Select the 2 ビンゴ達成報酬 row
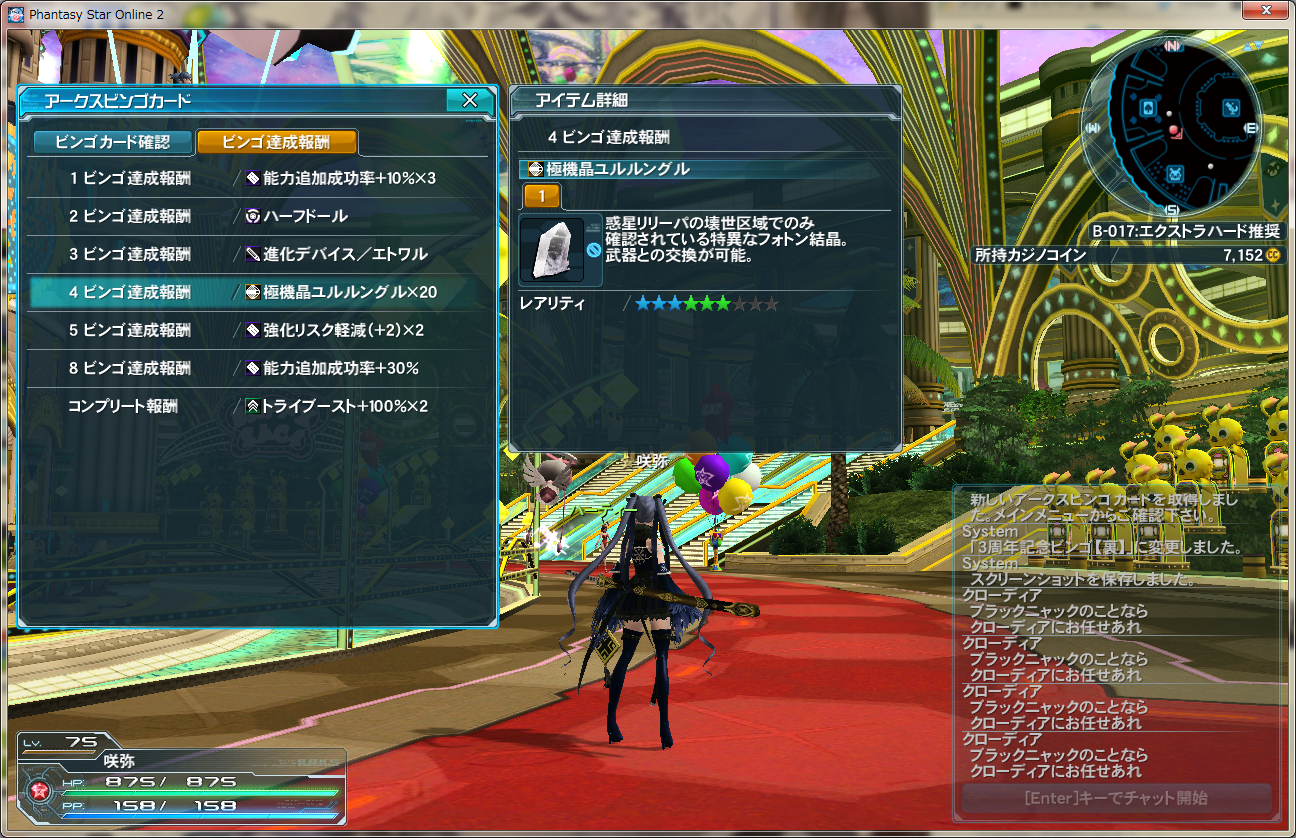Viewport: 1296px width, 838px height. 130,215
